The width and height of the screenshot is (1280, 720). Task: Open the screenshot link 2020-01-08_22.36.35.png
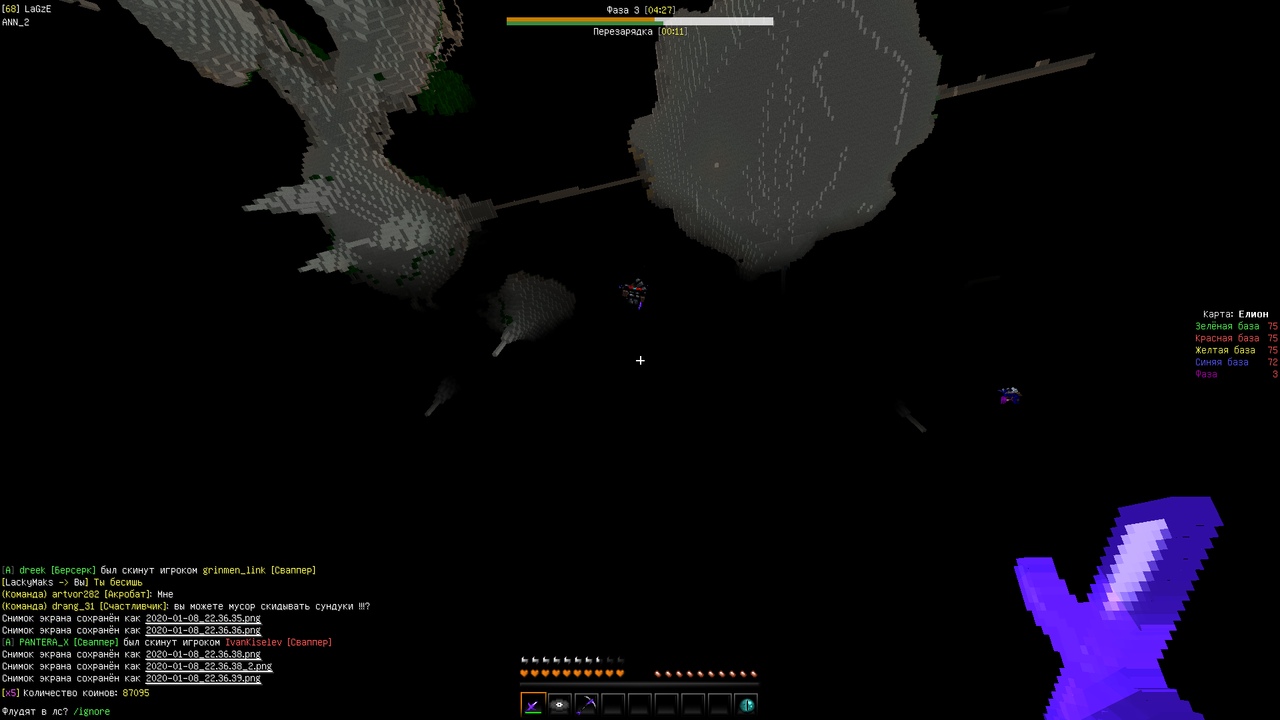click(x=203, y=618)
